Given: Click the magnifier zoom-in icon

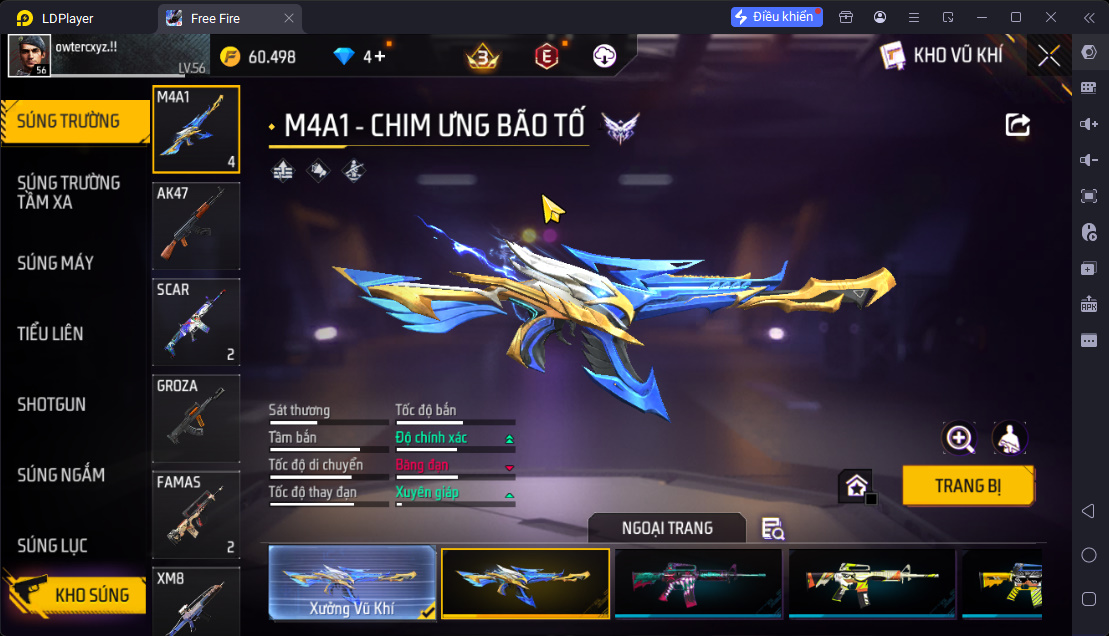Looking at the screenshot, I should (x=959, y=438).
